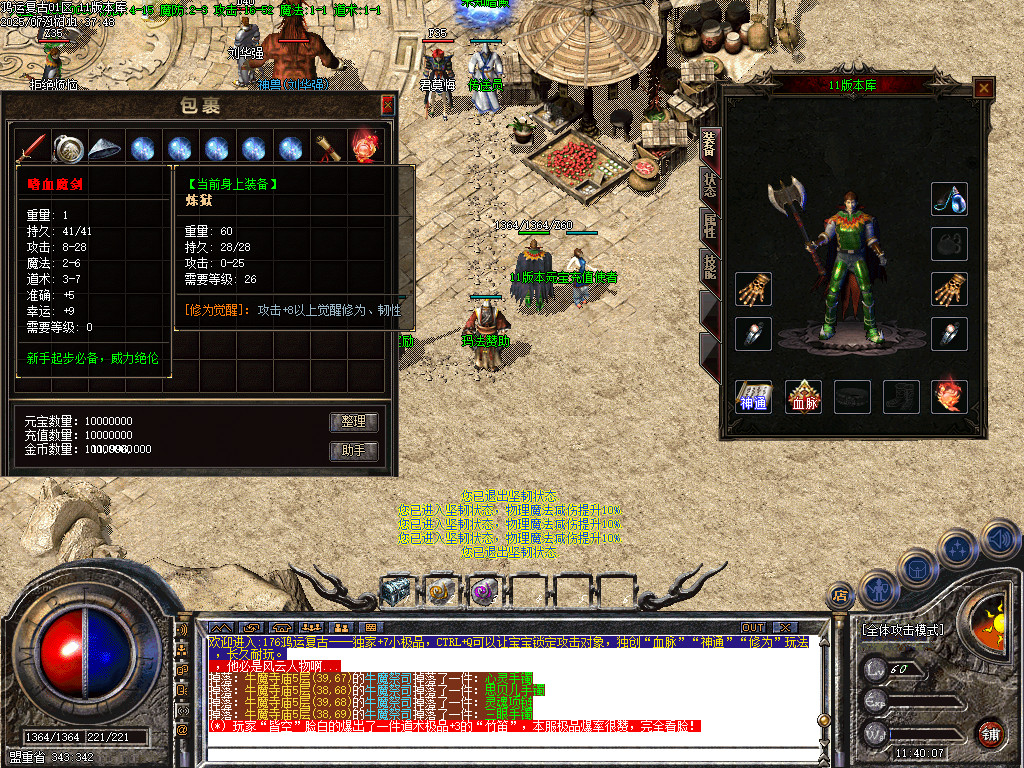Click the round 铺 stall button

[989, 733]
